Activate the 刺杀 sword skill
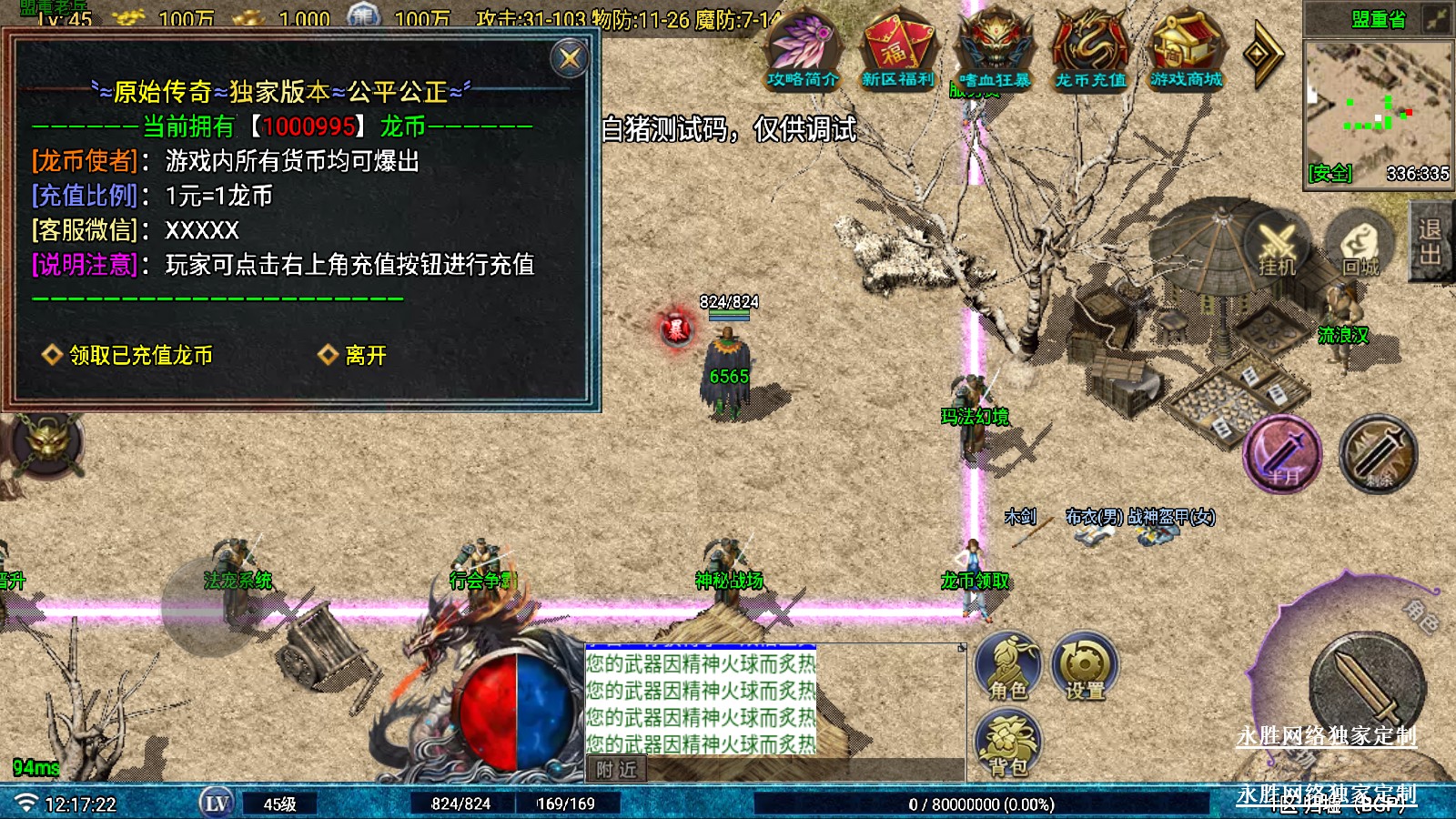The image size is (1456, 819). click(x=1378, y=454)
